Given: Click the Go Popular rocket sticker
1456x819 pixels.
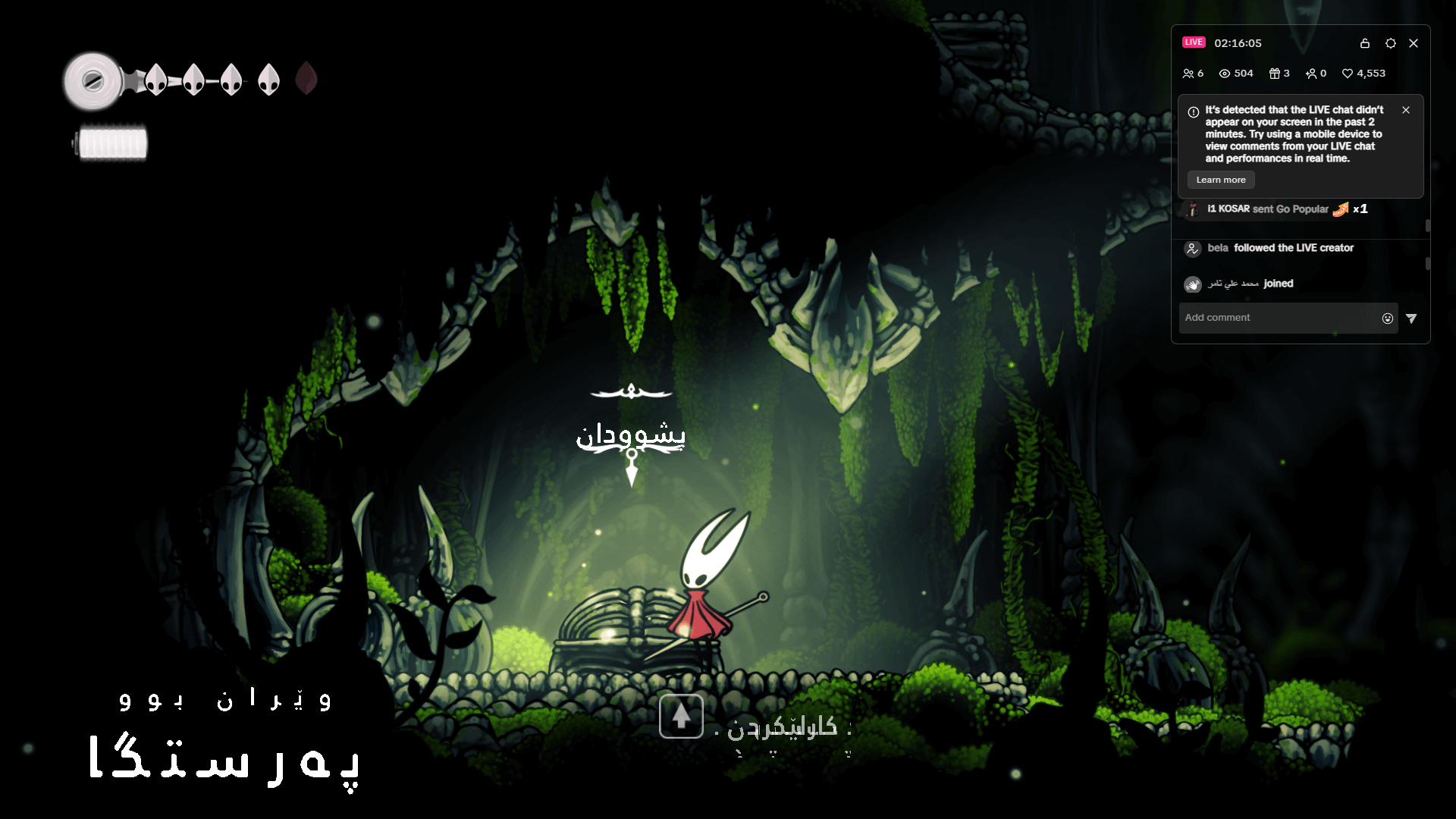Looking at the screenshot, I should click(x=1339, y=210).
